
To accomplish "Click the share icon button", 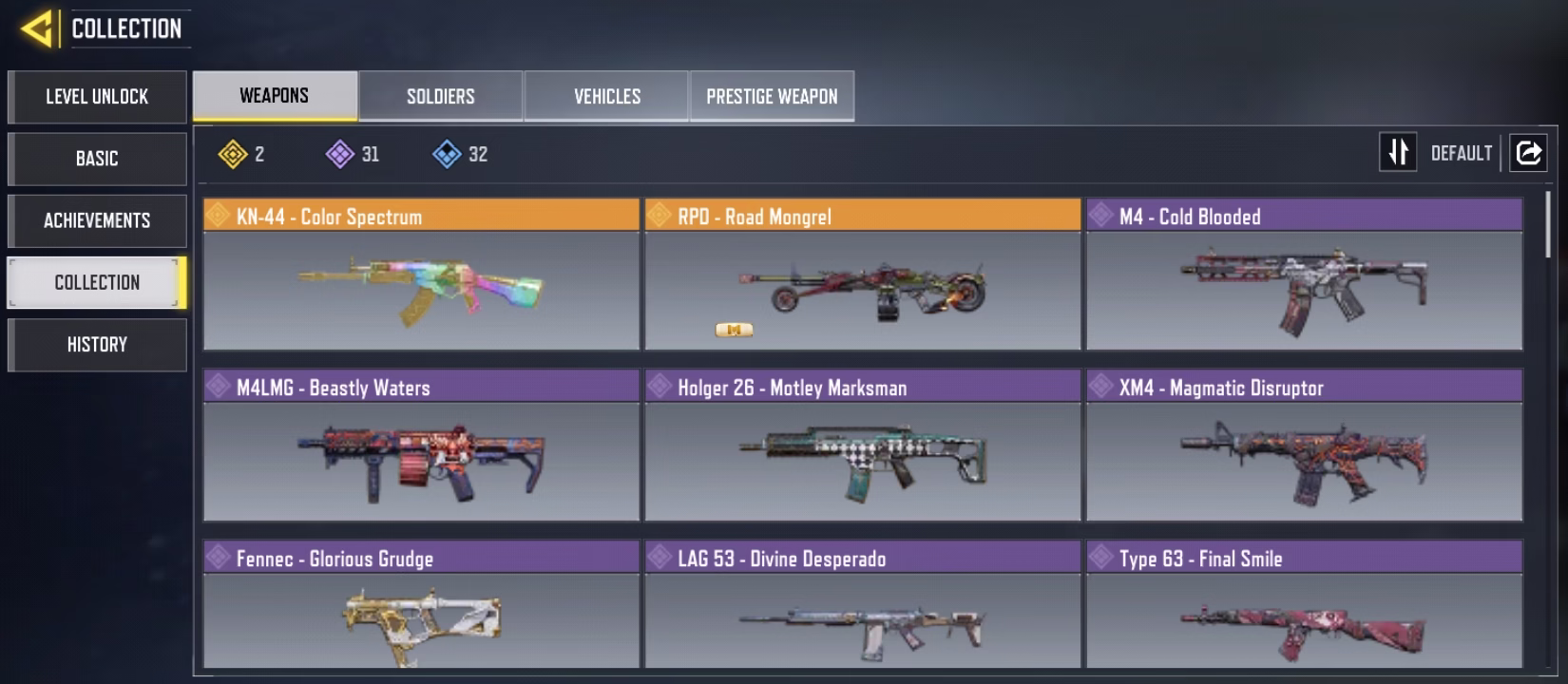I will coord(1528,152).
